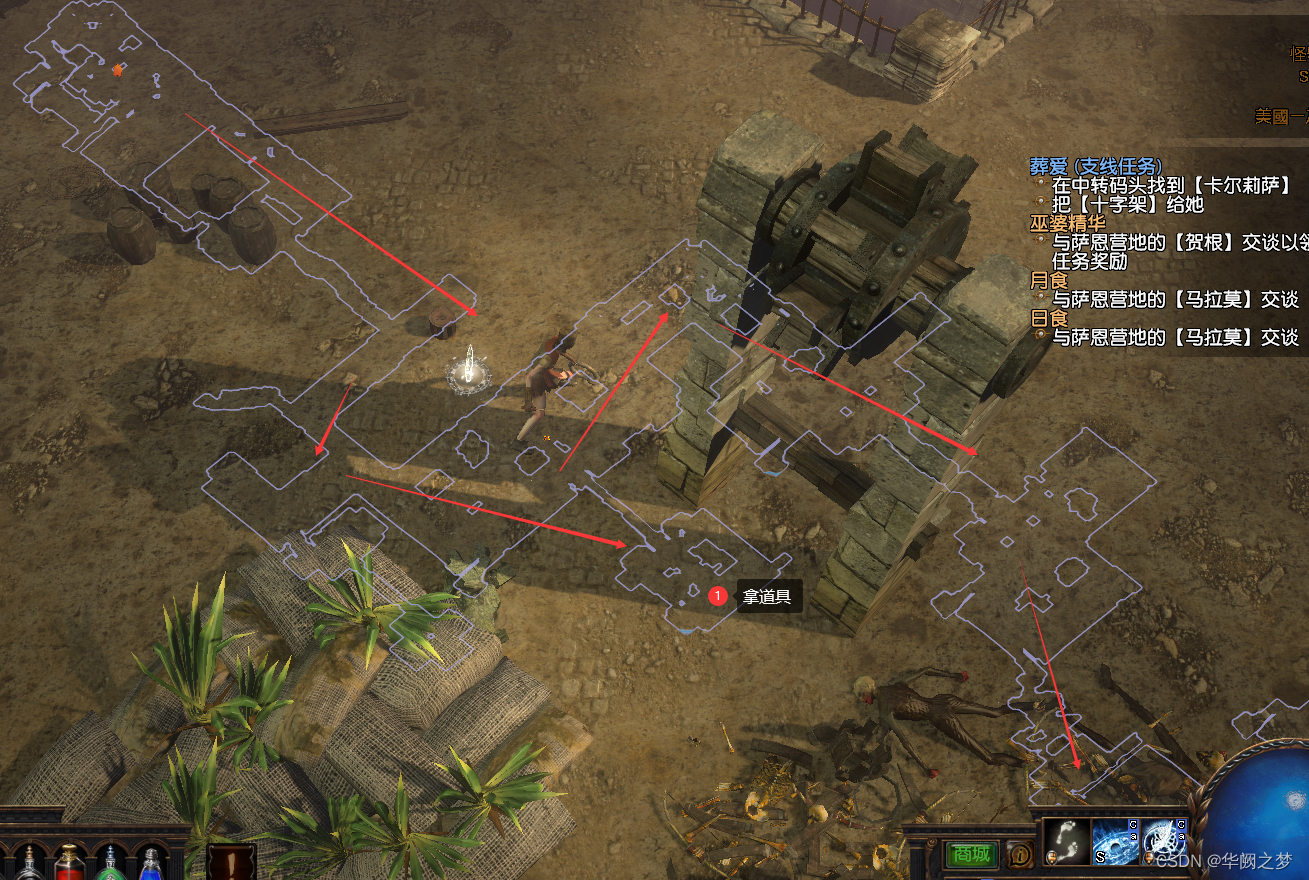Open the exclamation mark scroll notification
The width and height of the screenshot is (1309, 880).
click(231, 861)
